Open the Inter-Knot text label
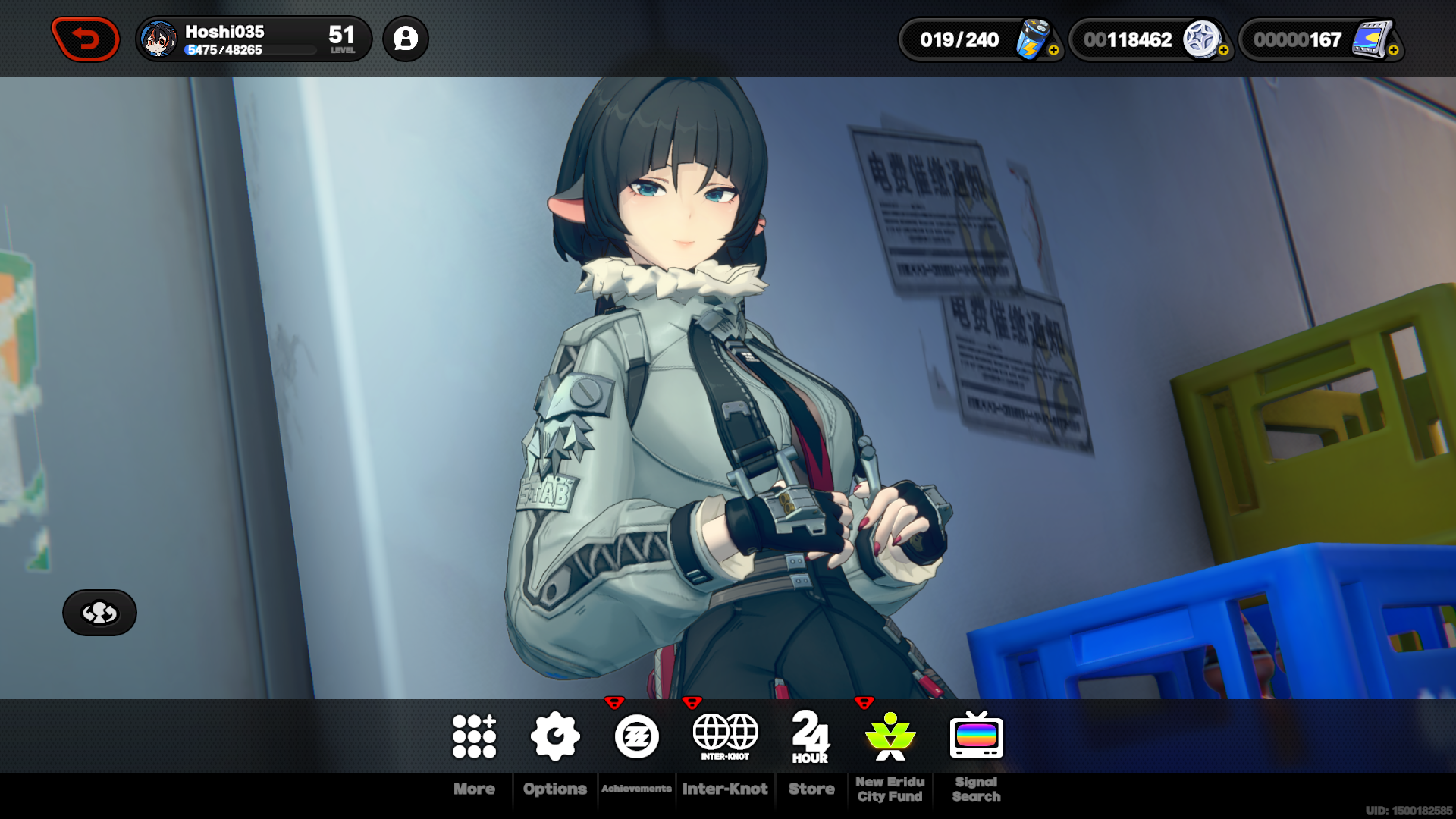 (x=725, y=789)
